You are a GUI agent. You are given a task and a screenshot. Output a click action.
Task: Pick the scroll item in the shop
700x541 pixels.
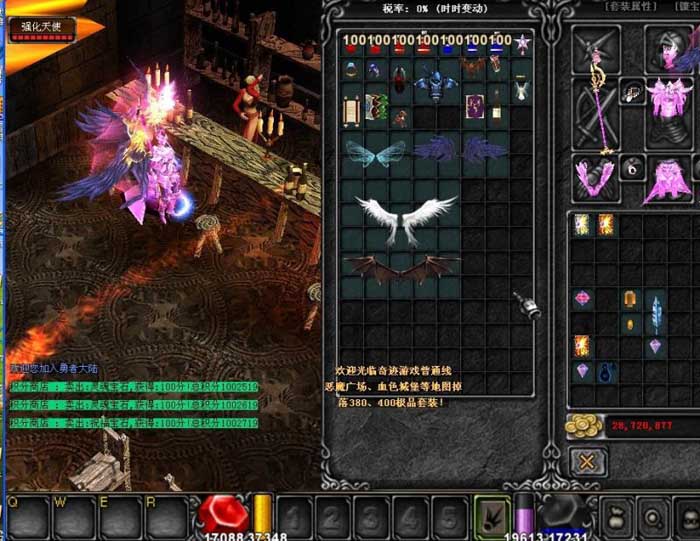pyautogui.click(x=351, y=108)
